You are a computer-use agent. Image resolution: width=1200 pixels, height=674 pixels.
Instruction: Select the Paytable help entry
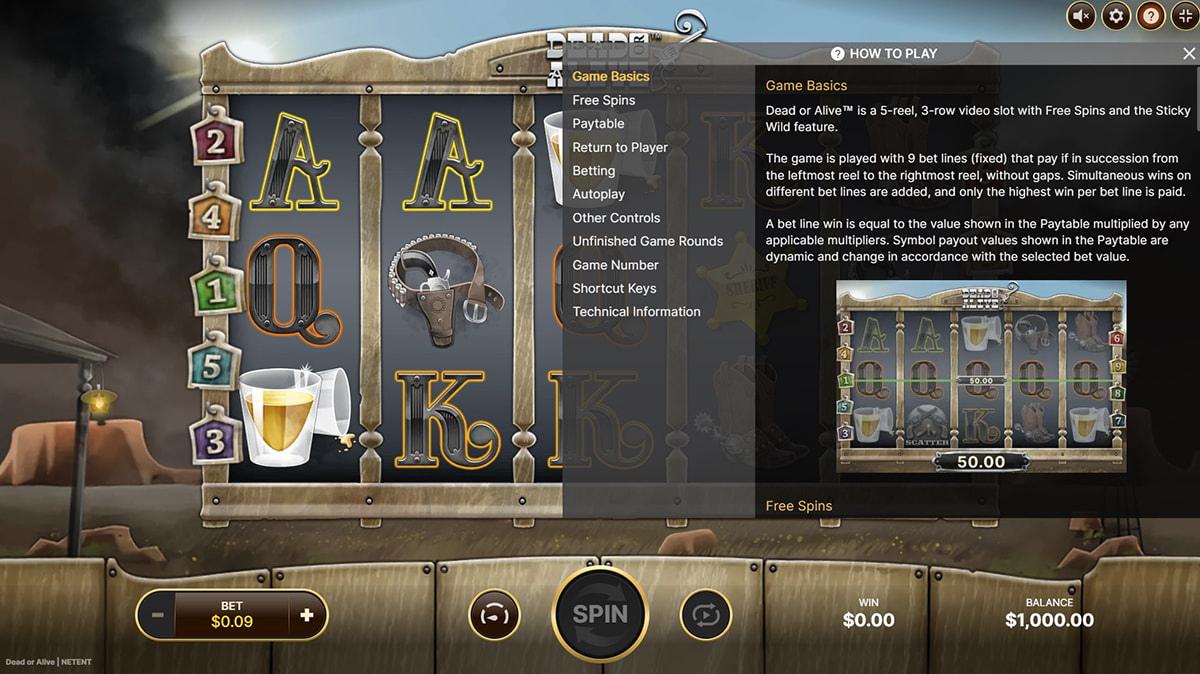(598, 124)
